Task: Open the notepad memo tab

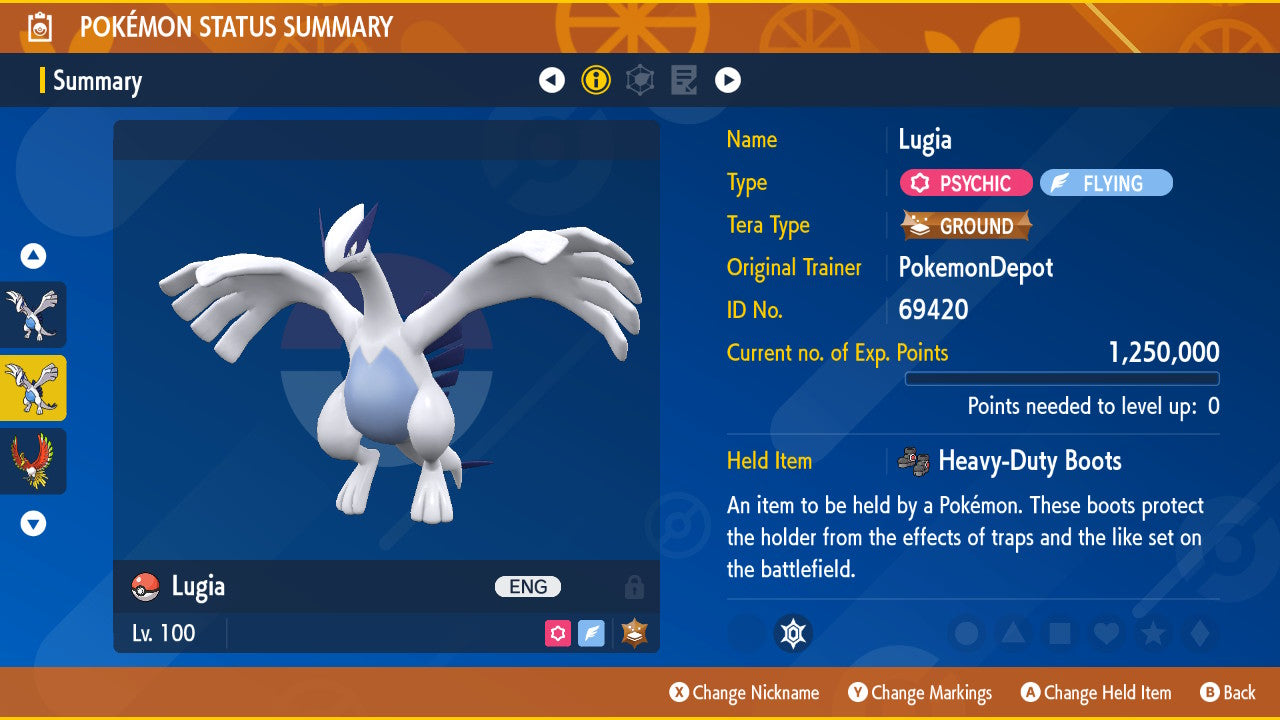Action: (x=684, y=80)
